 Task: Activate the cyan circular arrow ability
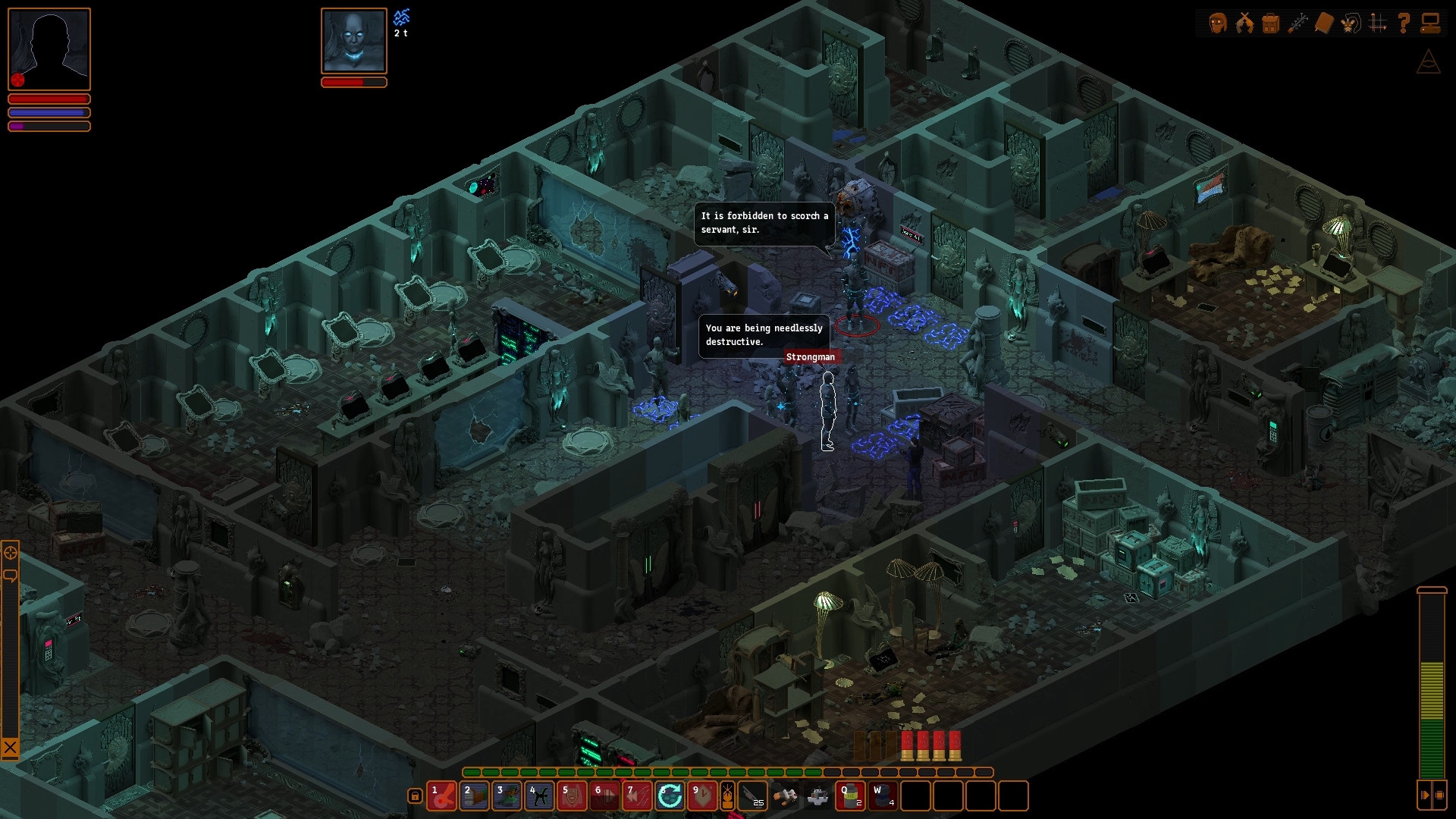point(670,796)
